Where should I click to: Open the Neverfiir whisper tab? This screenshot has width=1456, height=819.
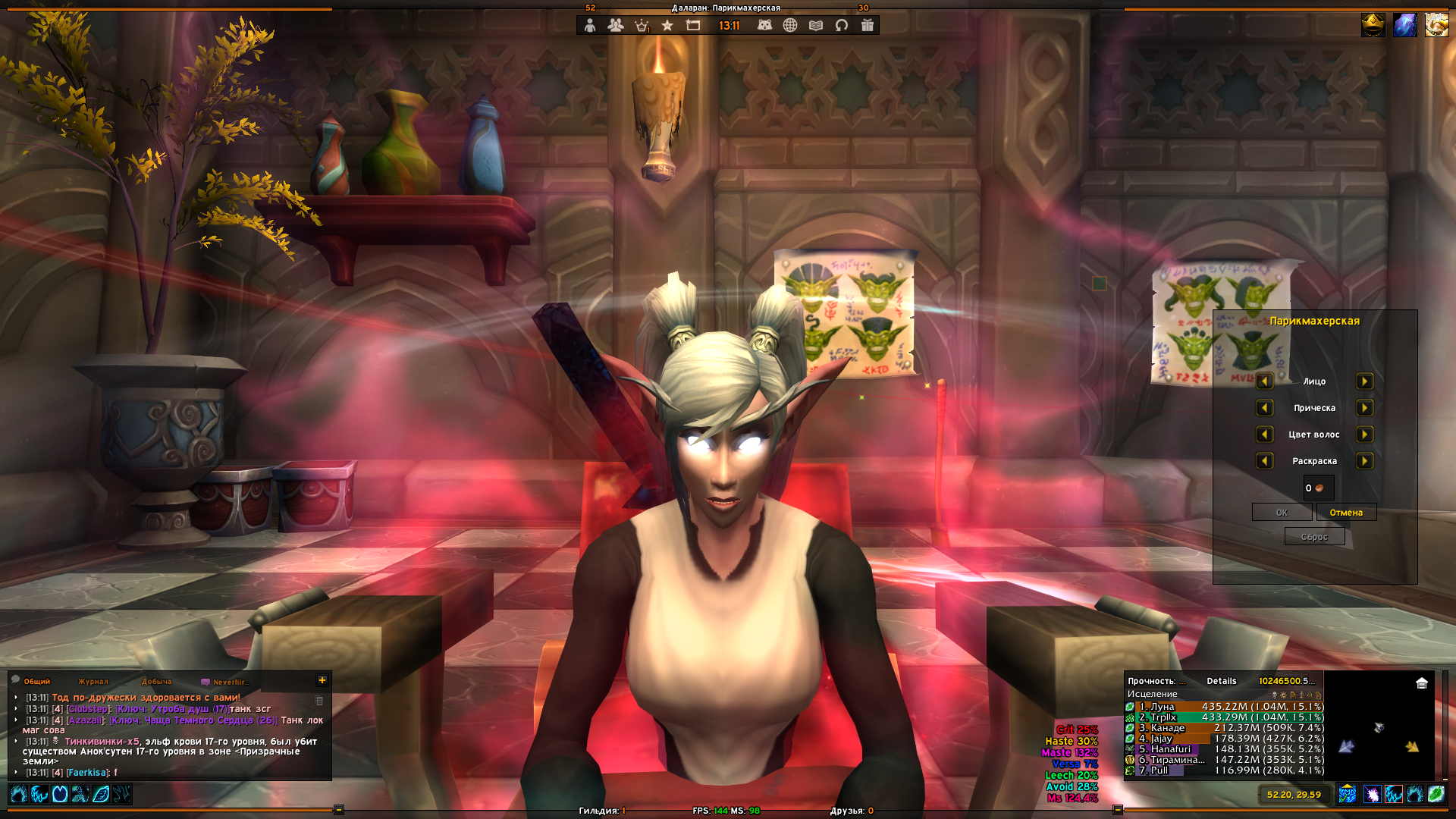pos(230,682)
